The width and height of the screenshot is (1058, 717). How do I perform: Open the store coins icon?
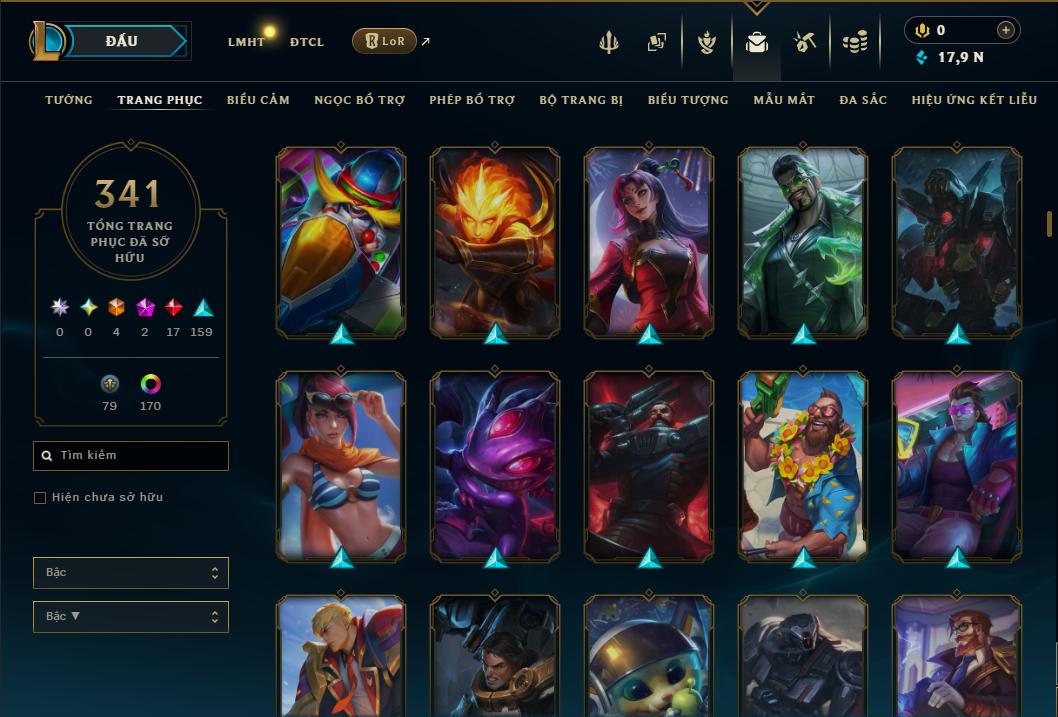[854, 42]
